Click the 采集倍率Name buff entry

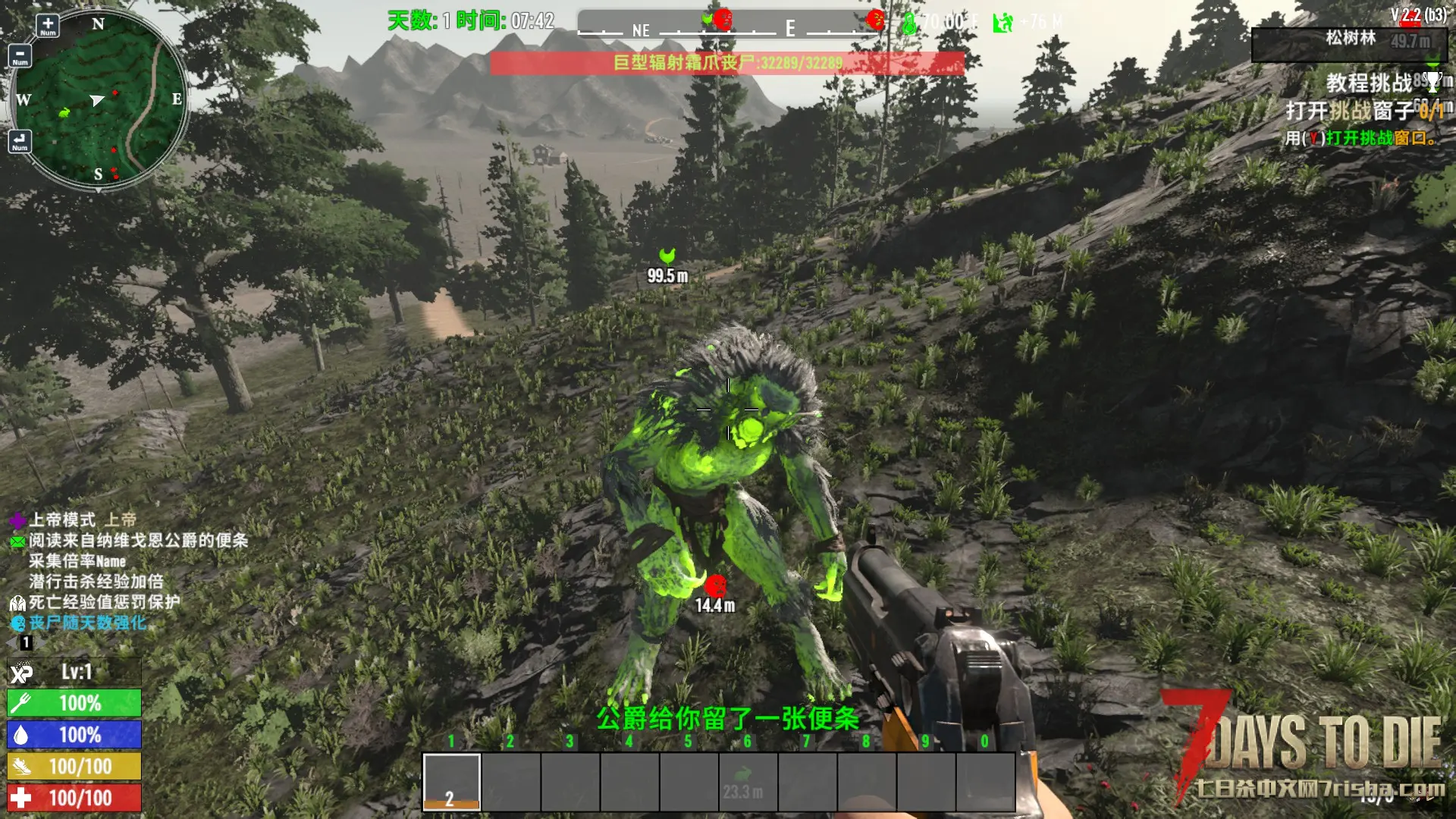click(77, 561)
